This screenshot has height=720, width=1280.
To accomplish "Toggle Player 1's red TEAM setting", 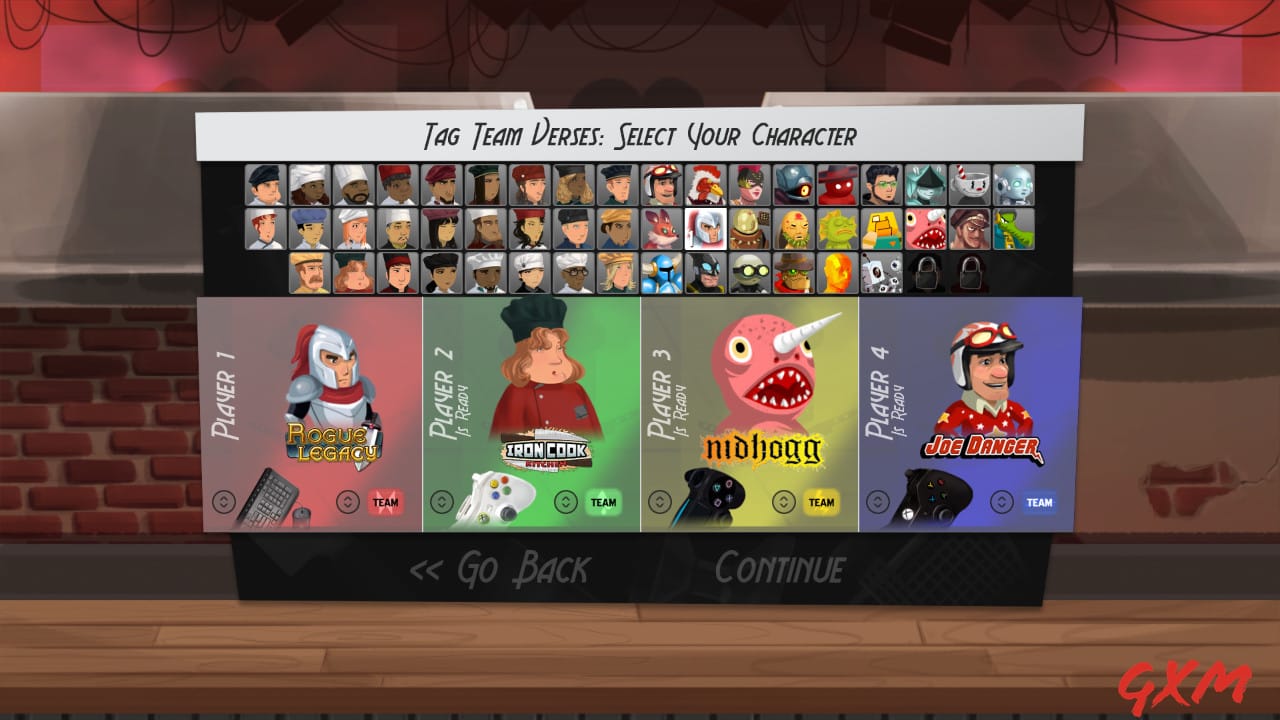I will [x=385, y=502].
